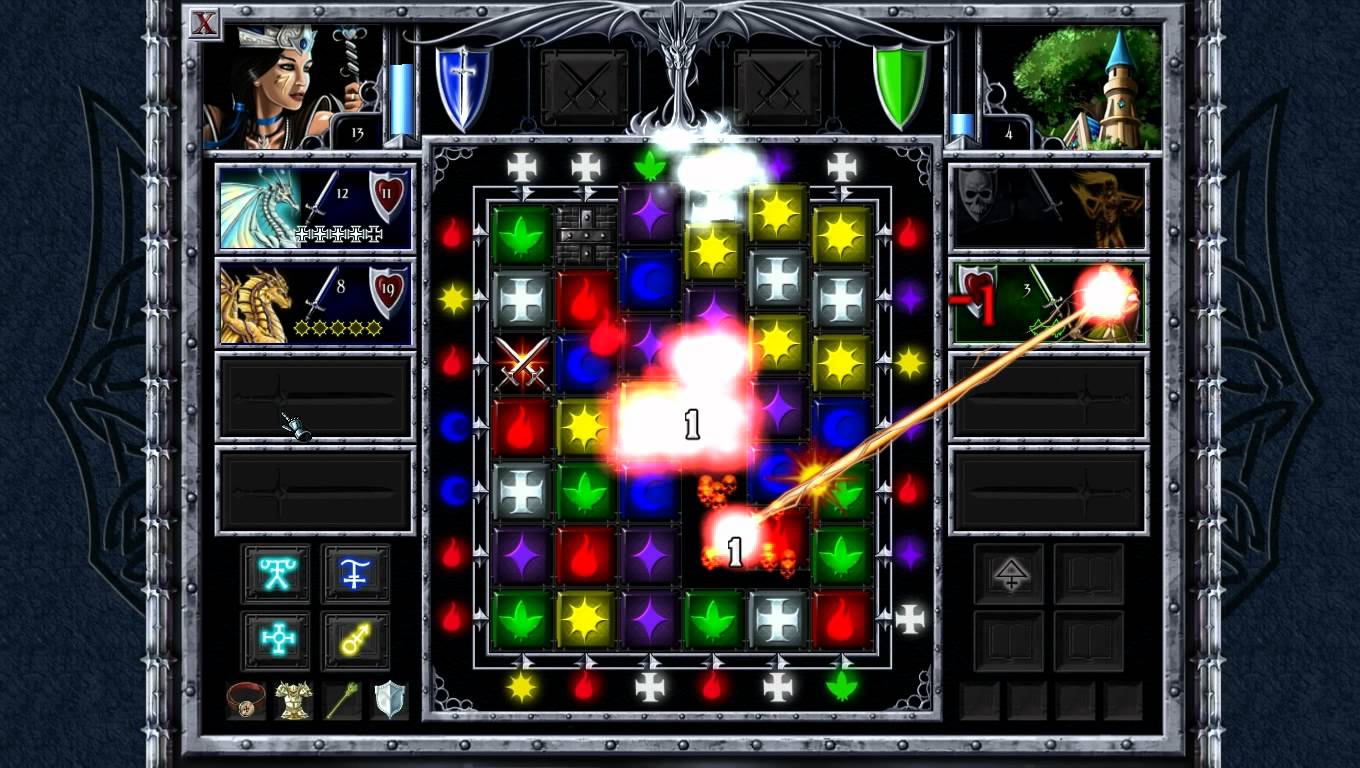1360x768 pixels.
Task: Close the battle with the X button
Action: pos(204,23)
